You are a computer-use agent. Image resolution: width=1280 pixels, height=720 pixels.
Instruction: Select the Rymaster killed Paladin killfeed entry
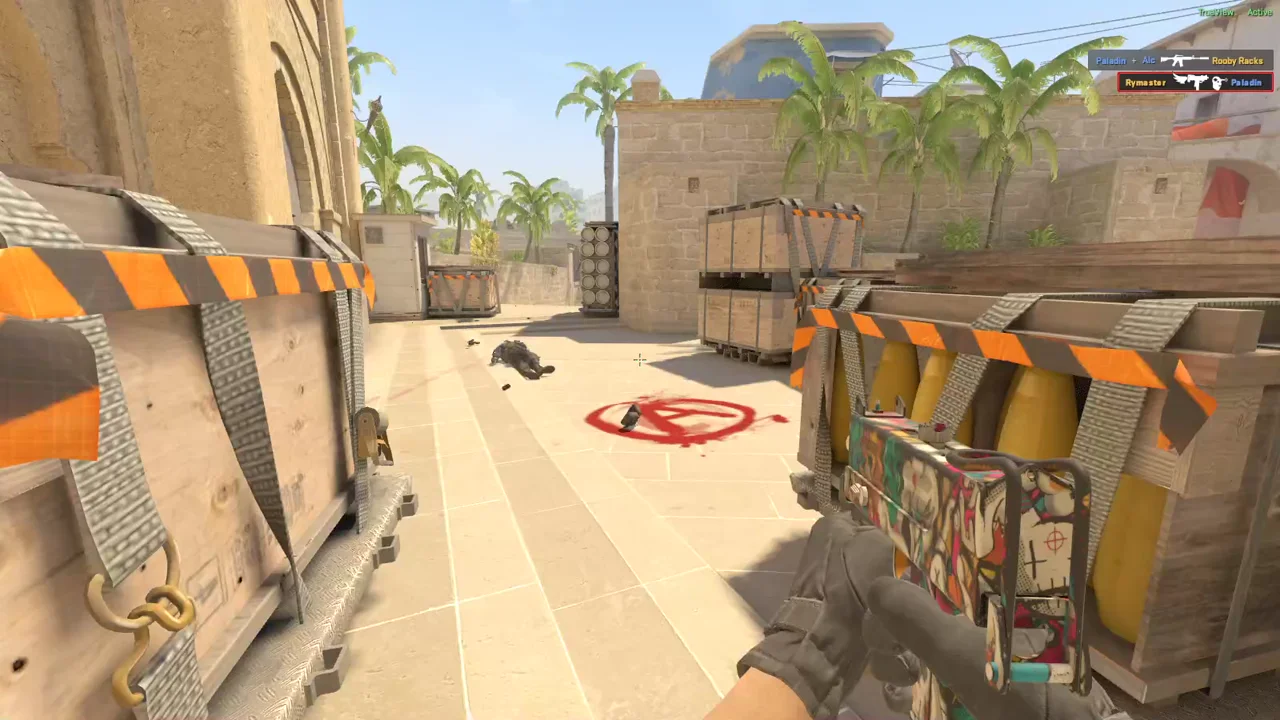pyautogui.click(x=1194, y=82)
